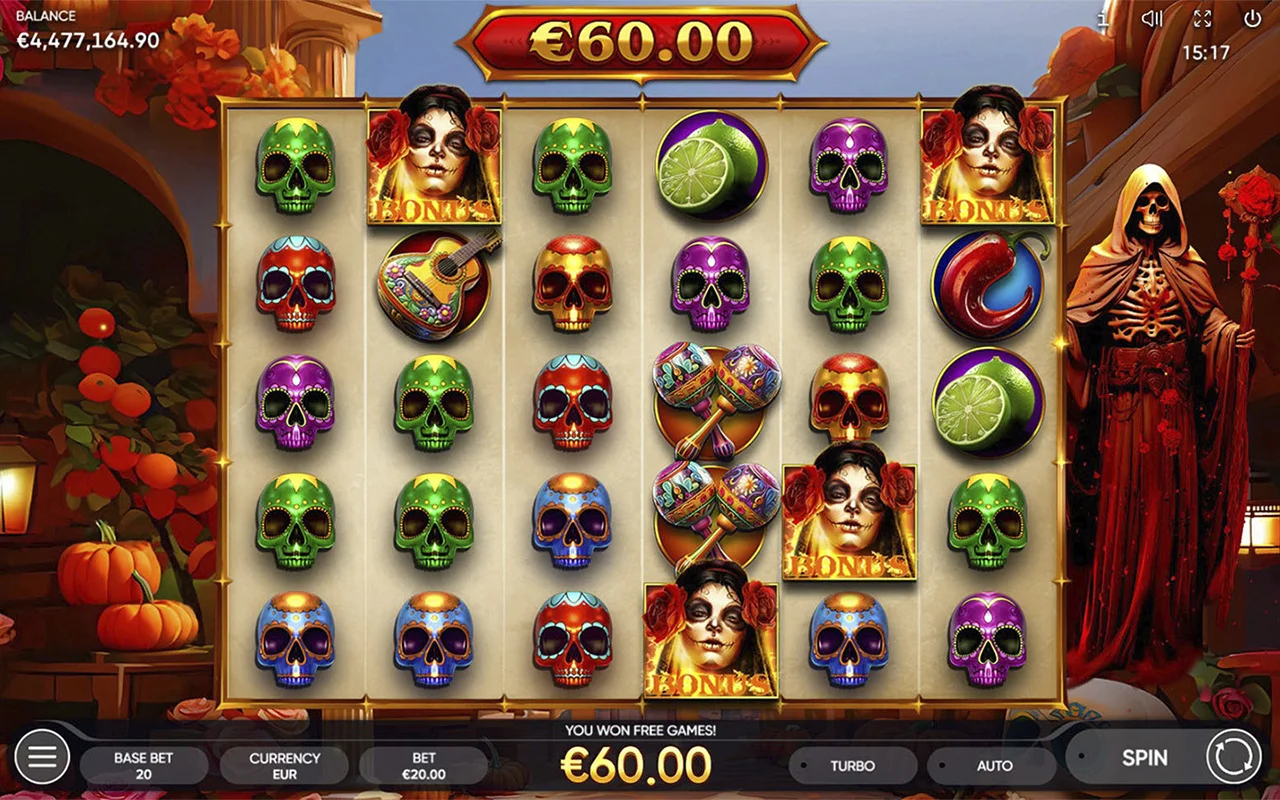Open the hamburger game menu
1280x800 pixels.
tap(42, 757)
